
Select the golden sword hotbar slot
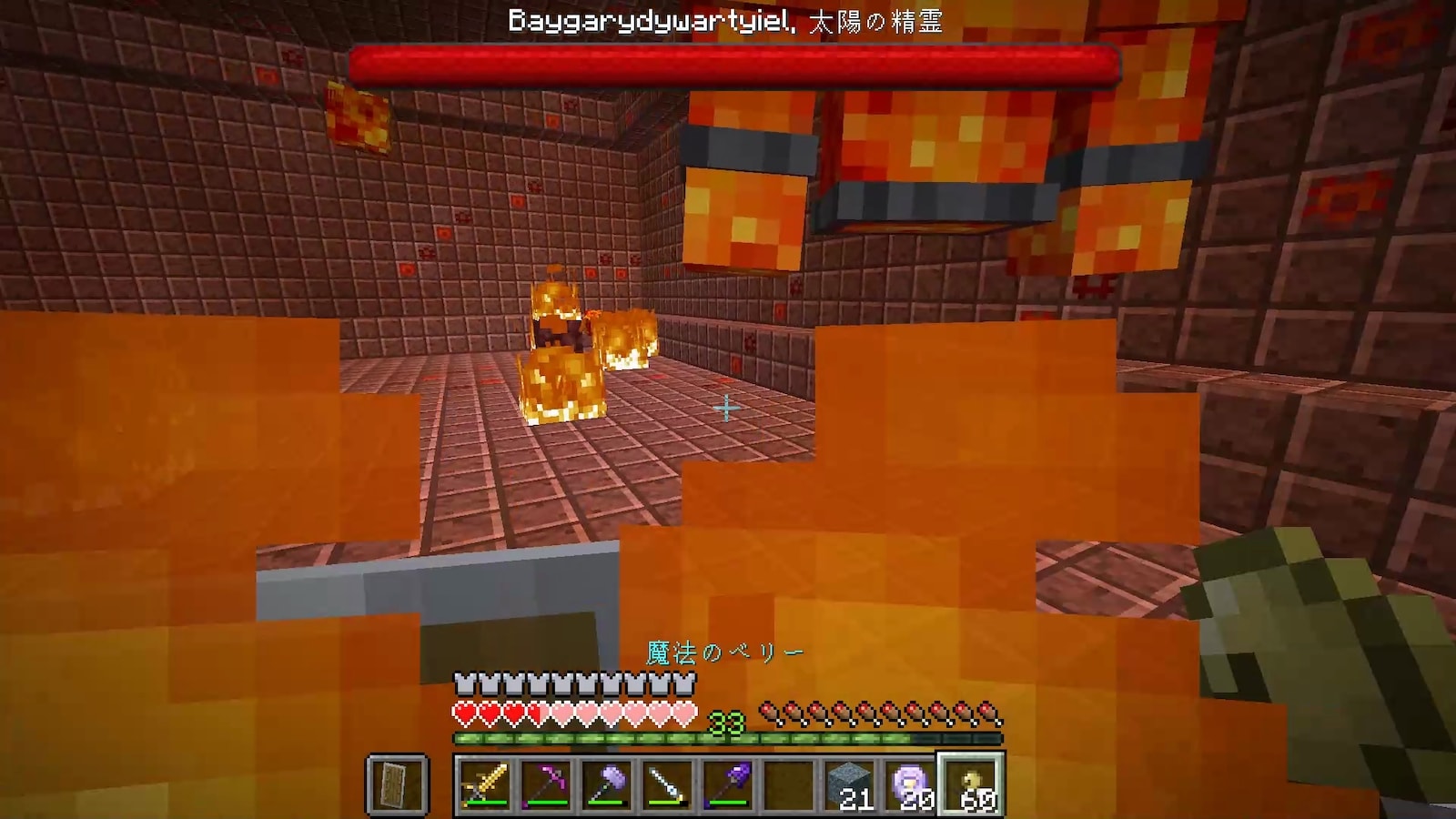pyautogui.click(x=485, y=784)
